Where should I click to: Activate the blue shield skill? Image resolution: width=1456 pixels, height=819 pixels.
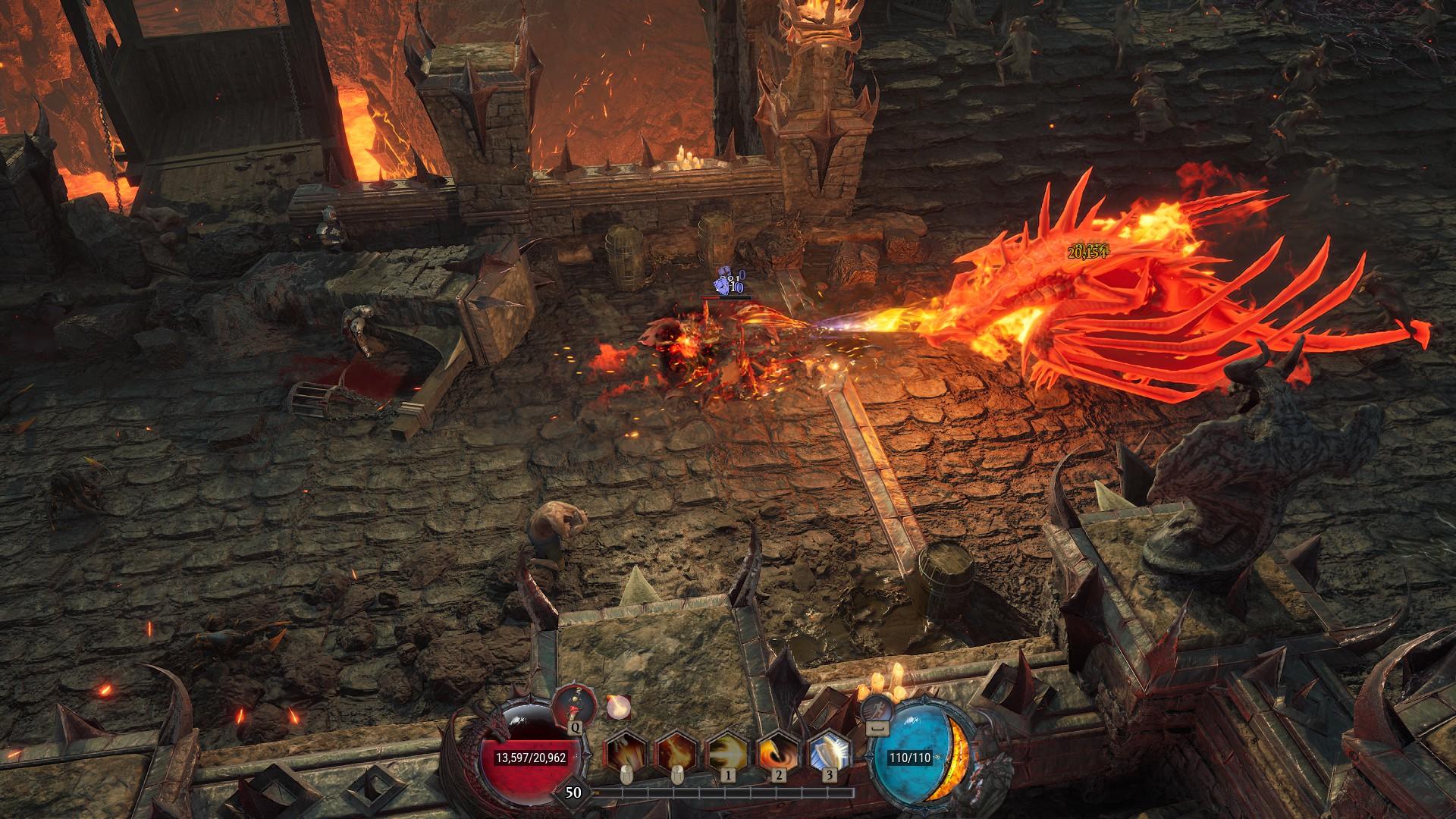(830, 753)
